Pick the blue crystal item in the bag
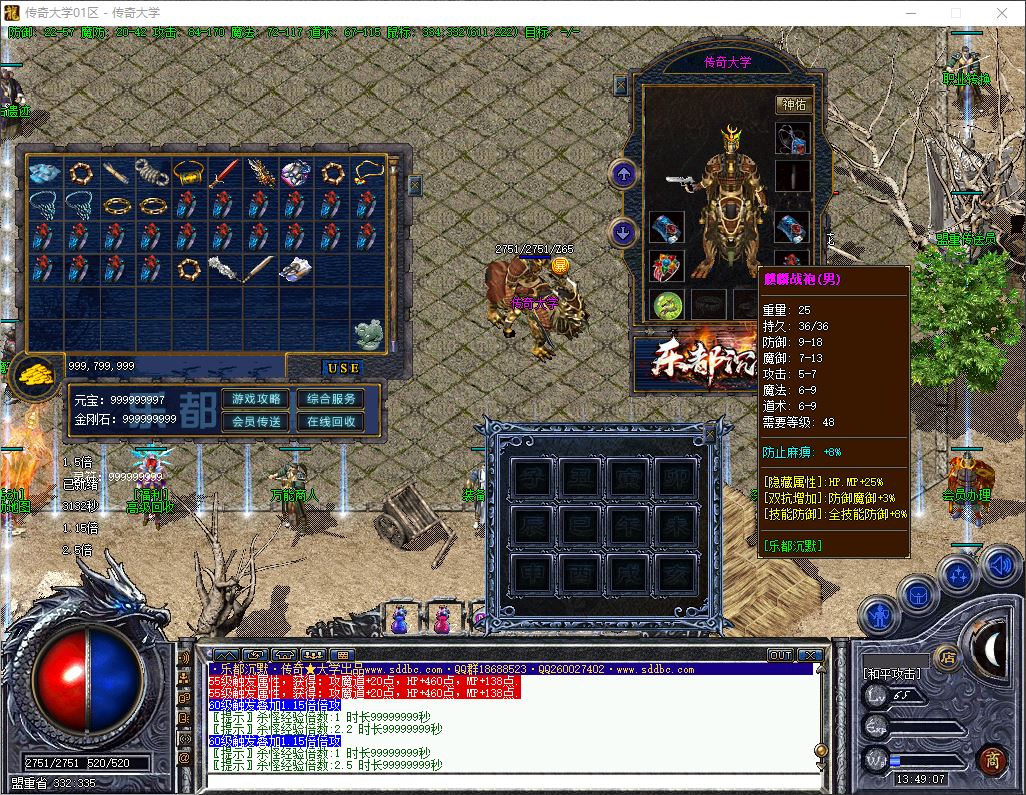Image resolution: width=1026 pixels, height=795 pixels. coord(44,173)
